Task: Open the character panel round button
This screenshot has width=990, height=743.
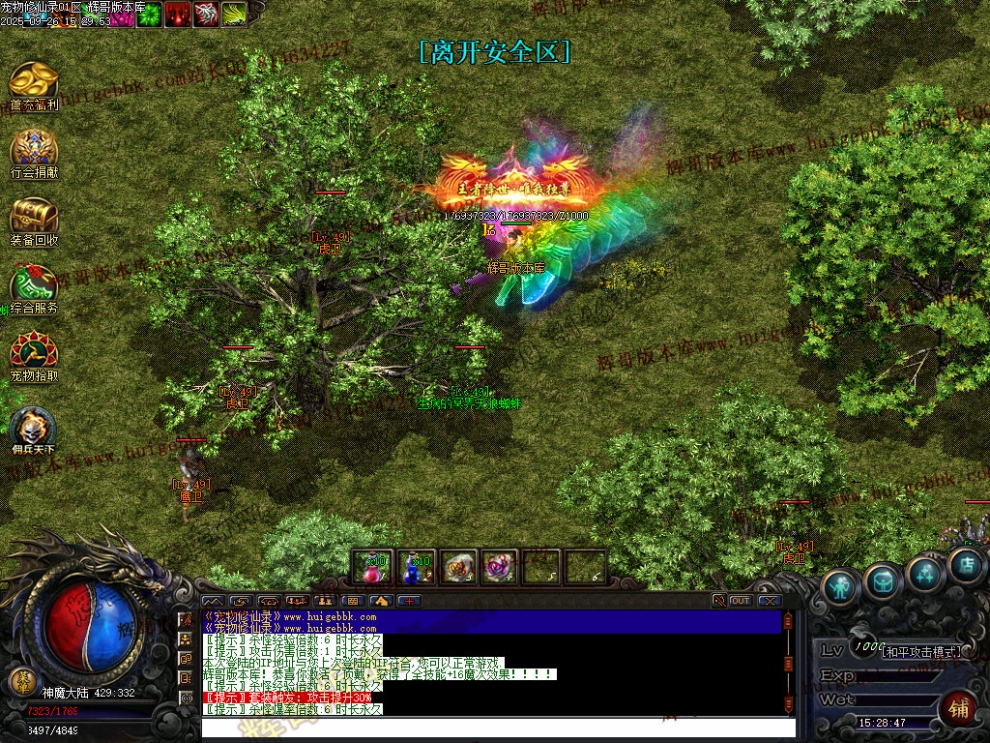Action: (x=841, y=587)
